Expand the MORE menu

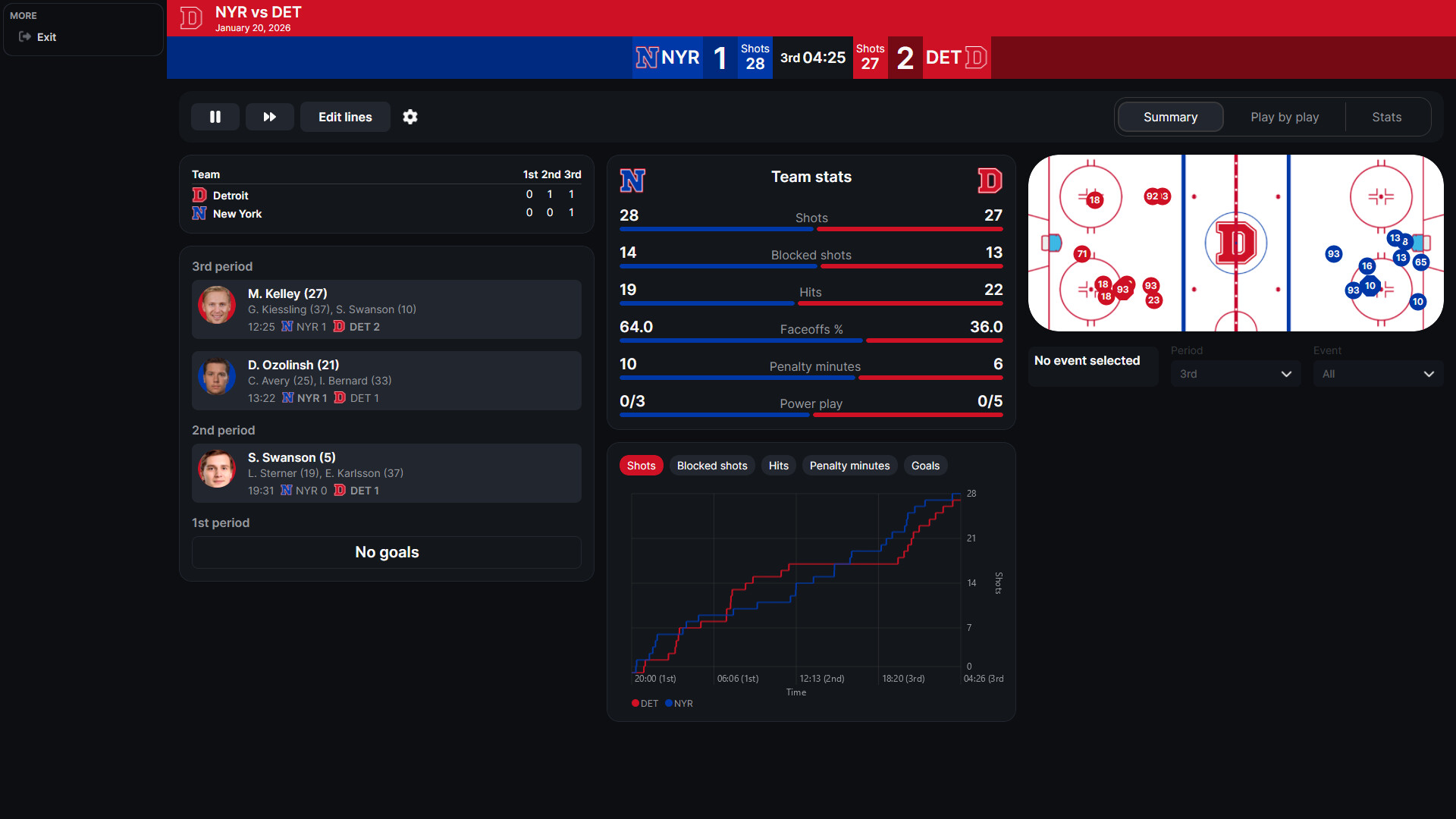pos(23,15)
